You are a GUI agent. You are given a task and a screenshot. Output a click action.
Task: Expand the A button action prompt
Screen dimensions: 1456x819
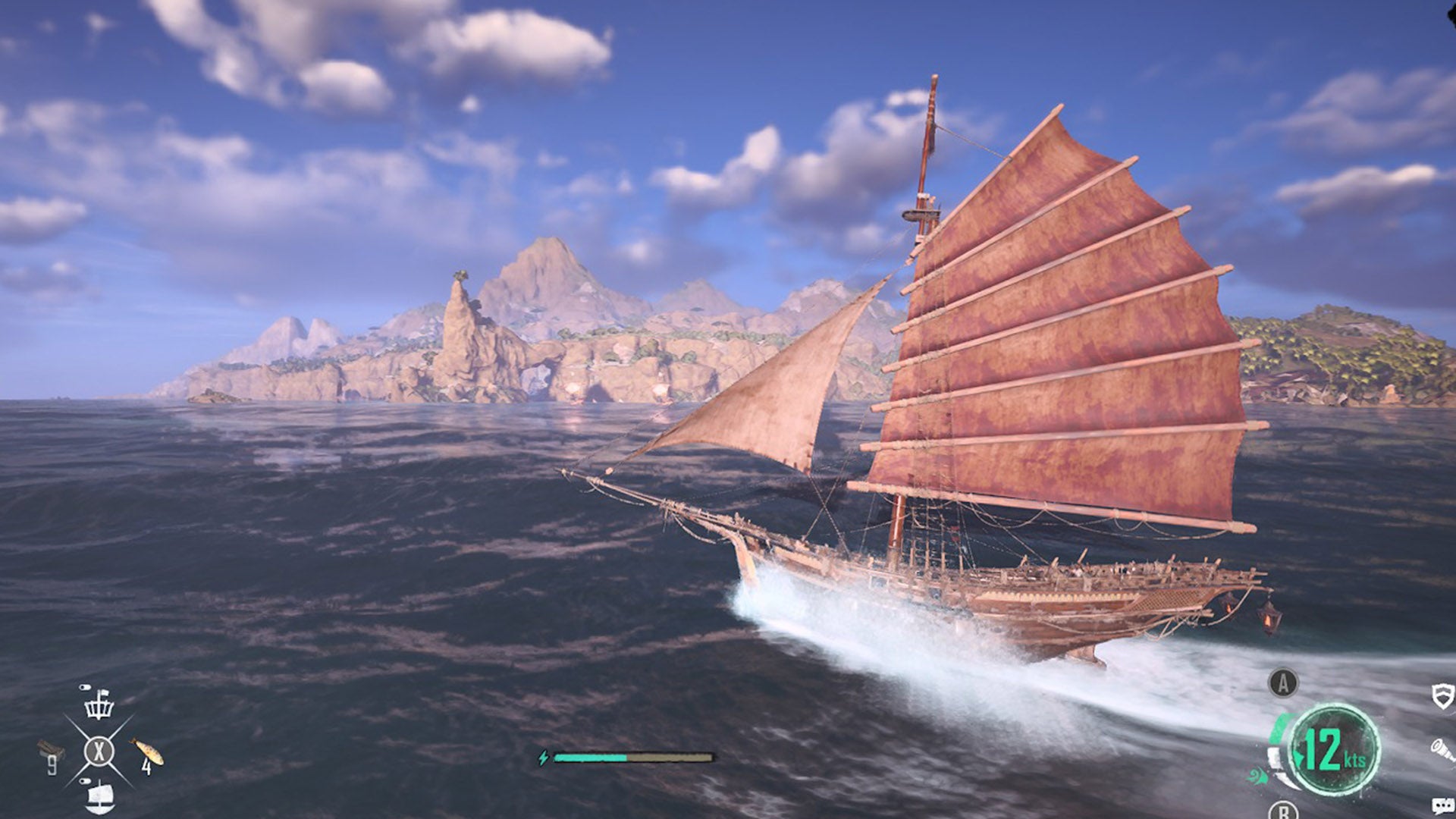pyautogui.click(x=1283, y=682)
